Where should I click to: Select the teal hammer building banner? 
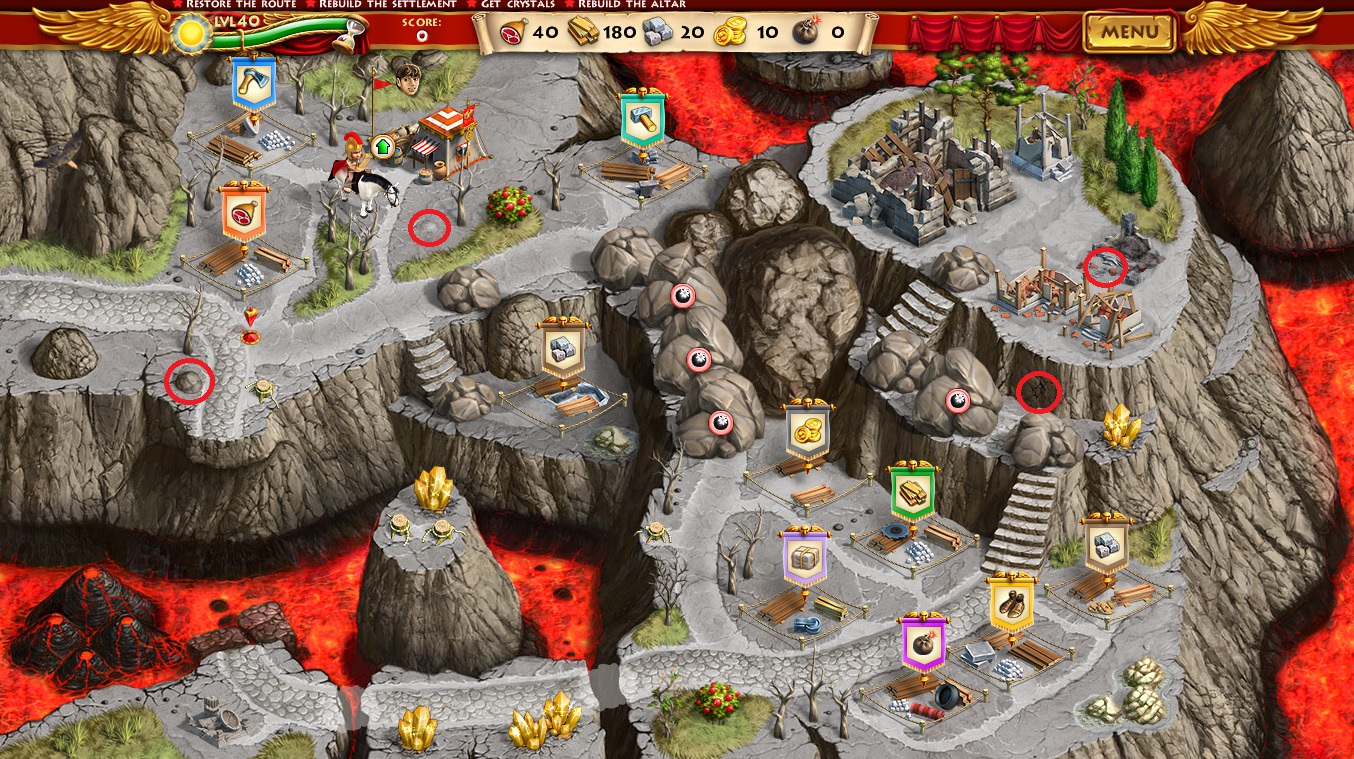click(x=643, y=118)
